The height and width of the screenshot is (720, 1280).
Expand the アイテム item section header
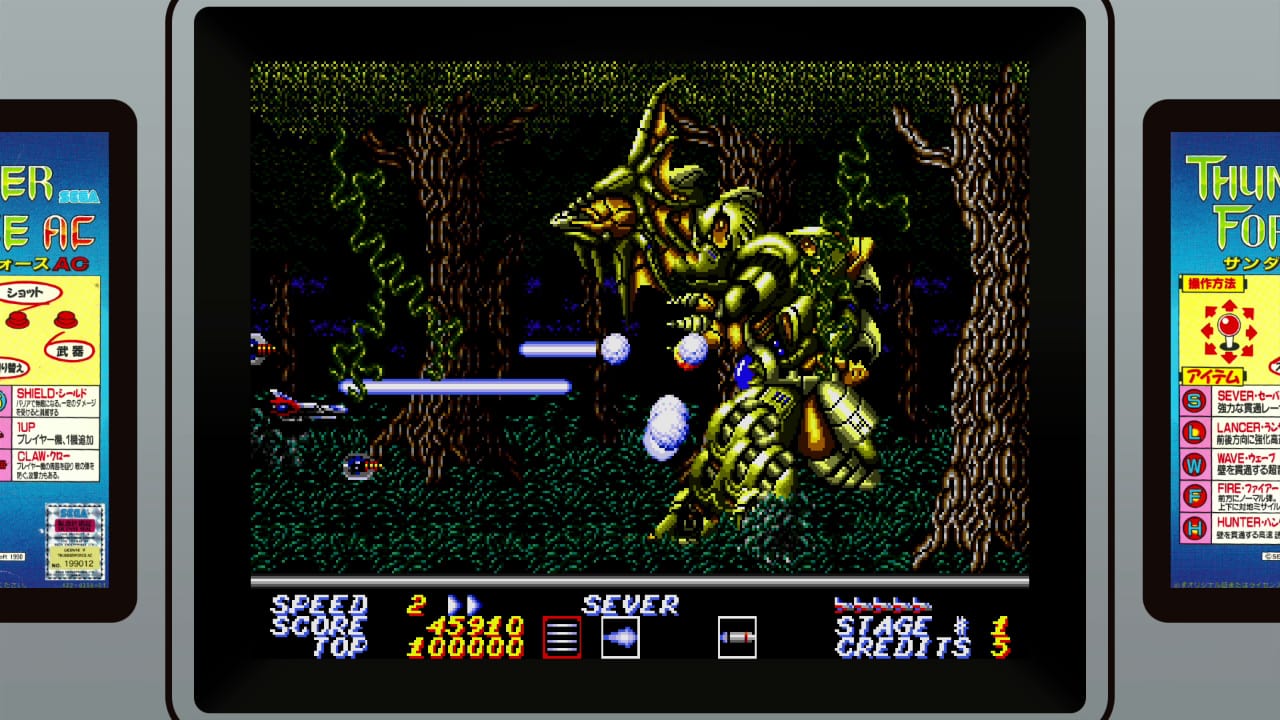(1213, 375)
